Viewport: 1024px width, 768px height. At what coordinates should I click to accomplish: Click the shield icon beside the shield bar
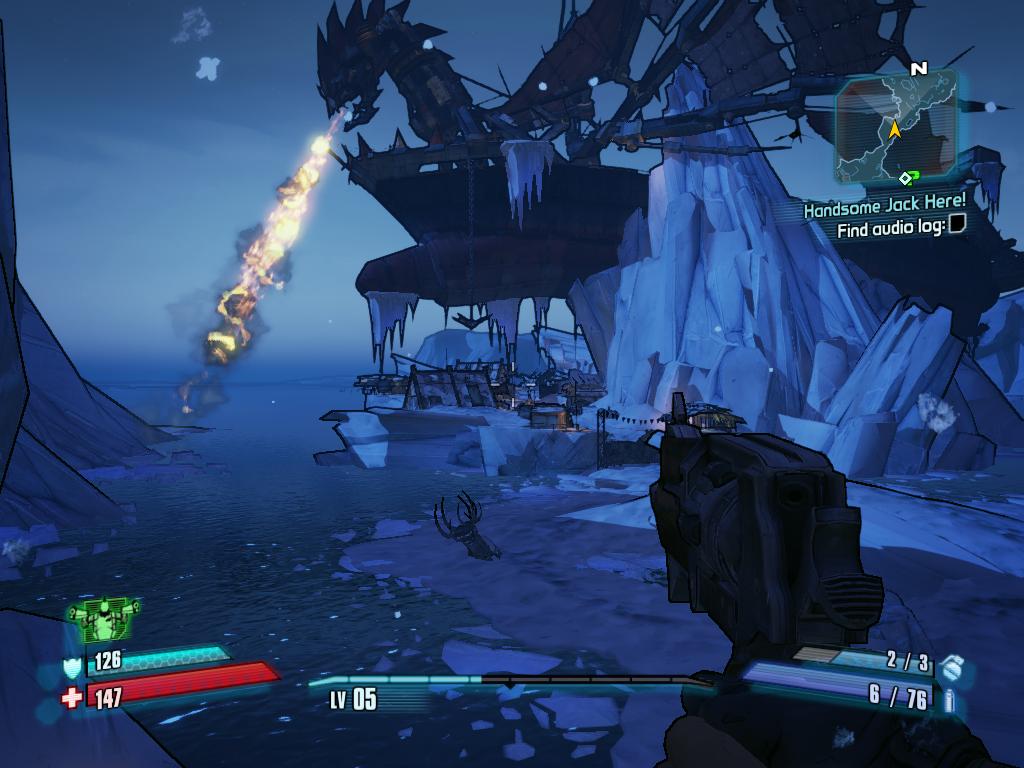pos(72,666)
